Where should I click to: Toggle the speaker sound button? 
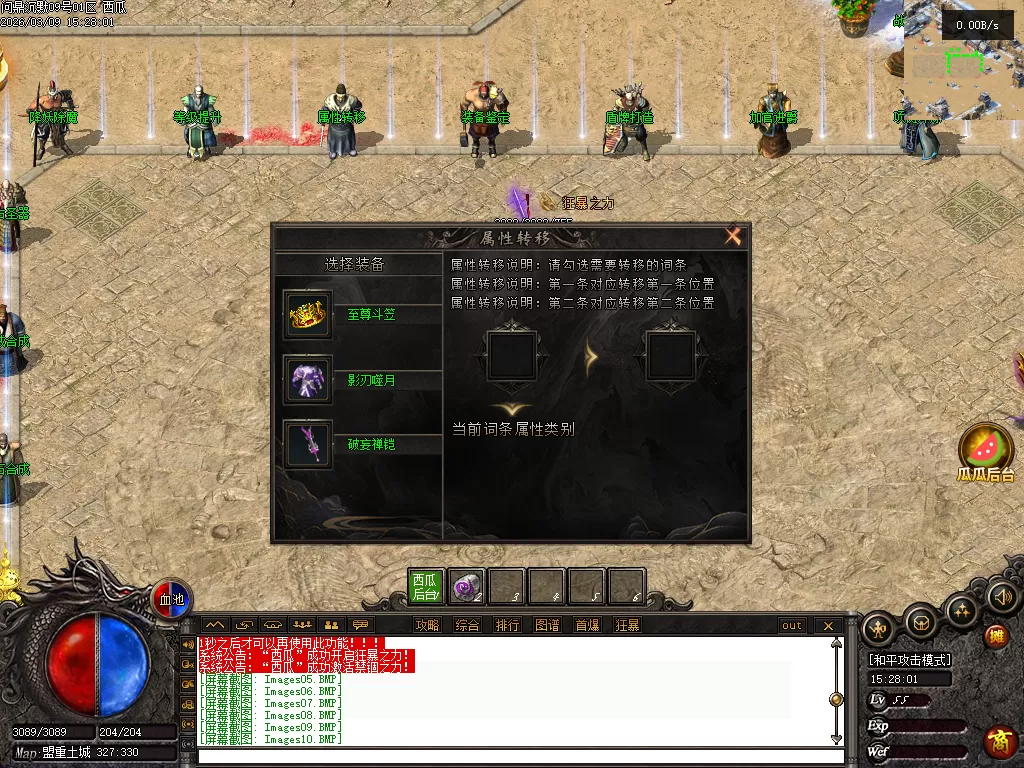tap(1002, 597)
